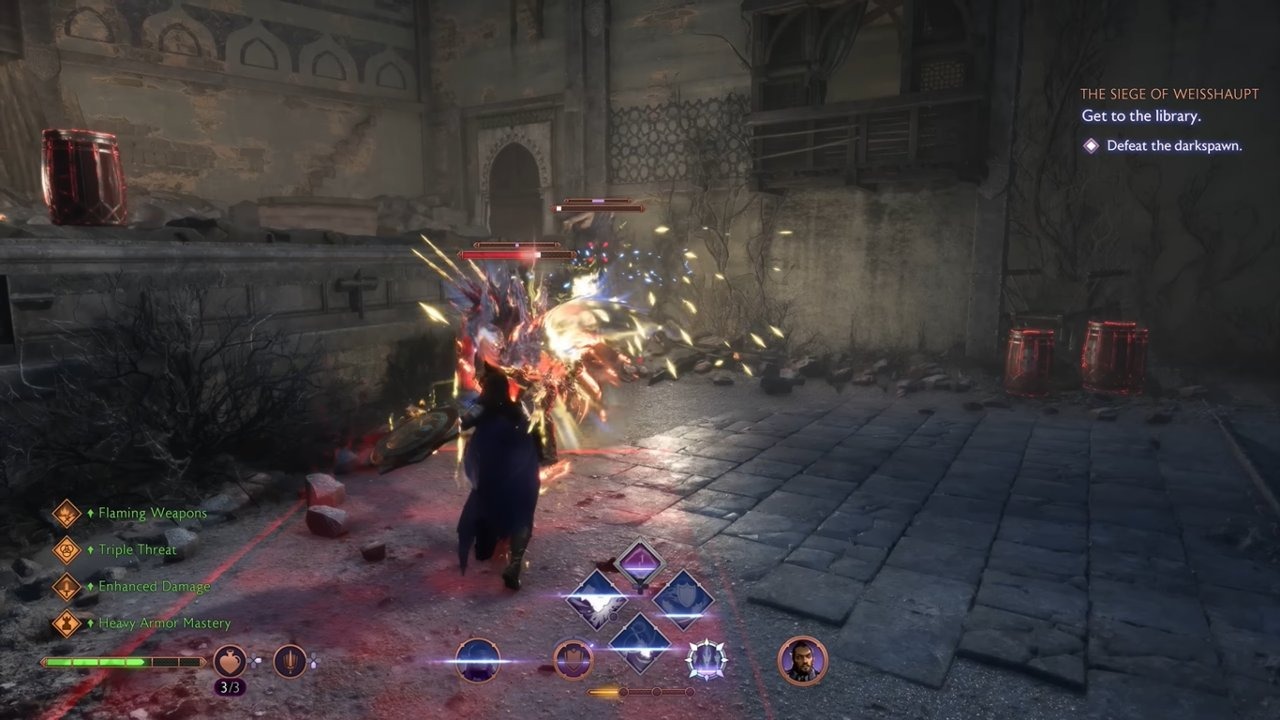Select the left companion portrait icon
This screenshot has height=720, width=1280.
click(478, 661)
